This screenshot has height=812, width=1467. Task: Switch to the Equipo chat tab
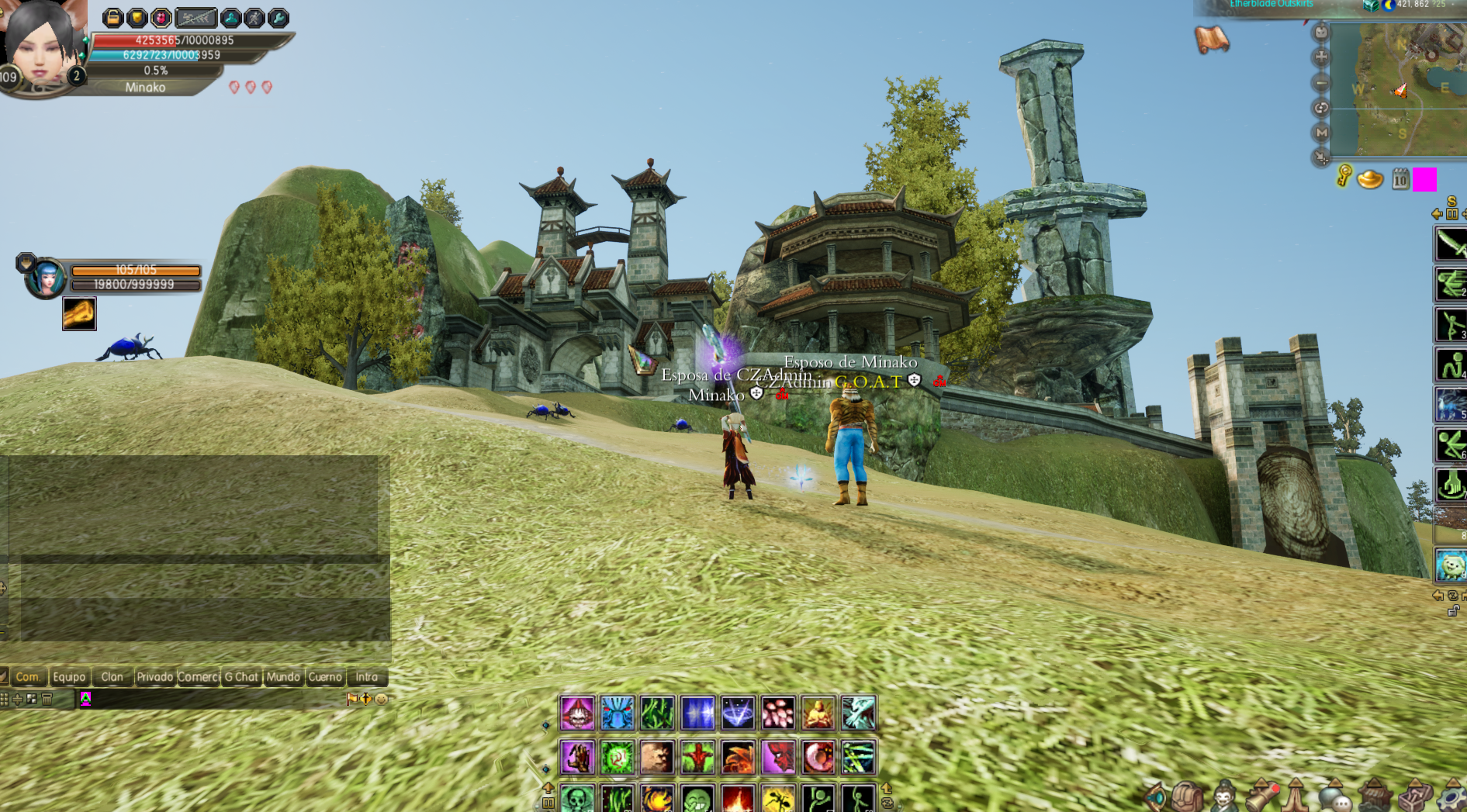pos(69,677)
